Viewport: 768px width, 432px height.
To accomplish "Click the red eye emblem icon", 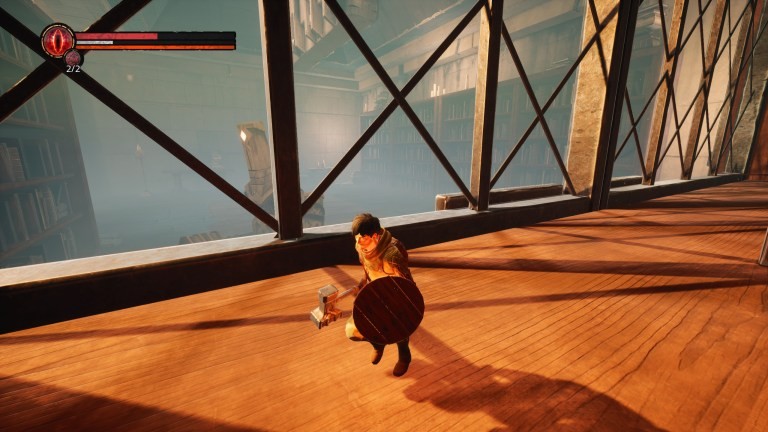I will (x=57, y=41).
